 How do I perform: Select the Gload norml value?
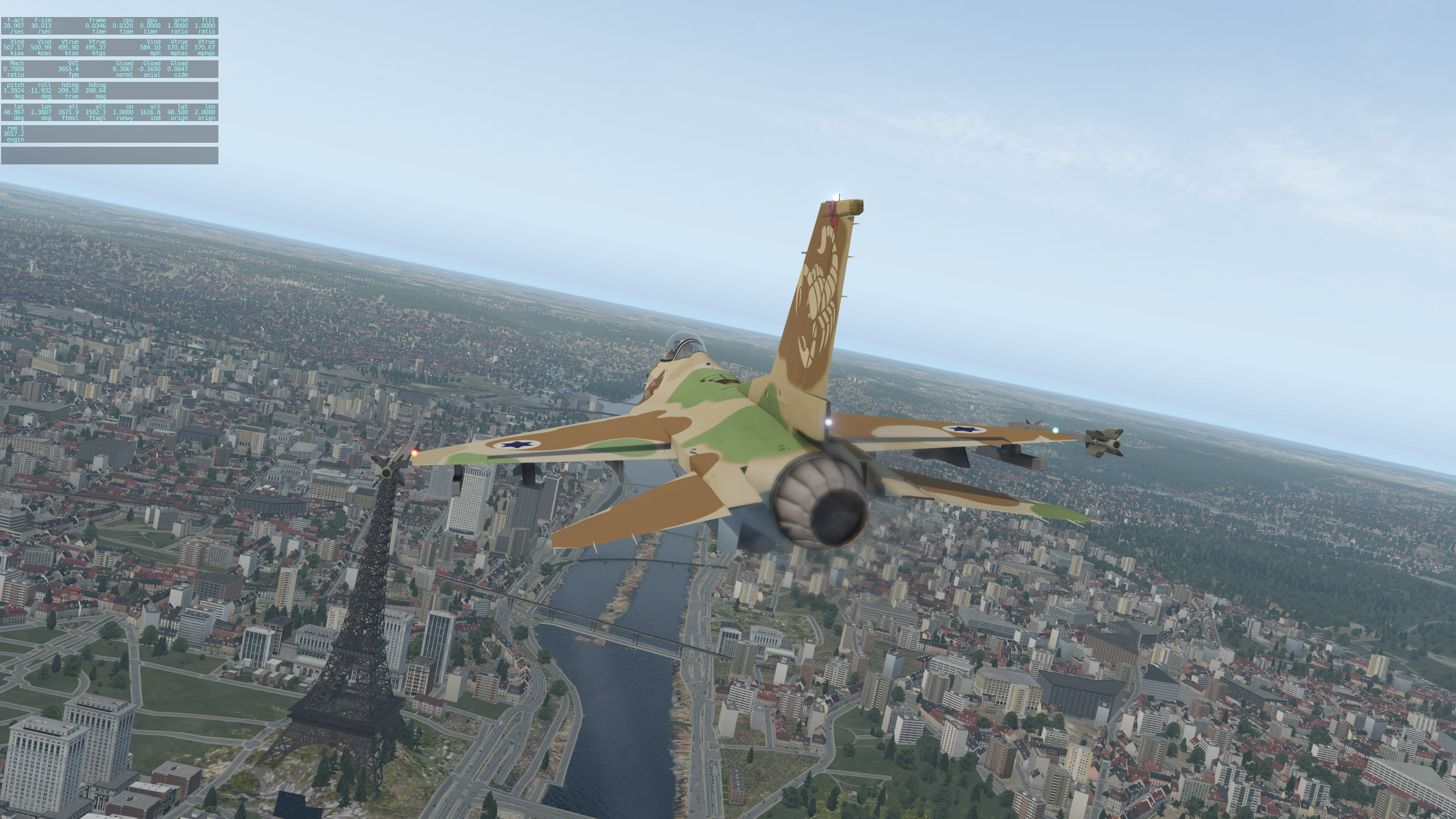(x=123, y=69)
